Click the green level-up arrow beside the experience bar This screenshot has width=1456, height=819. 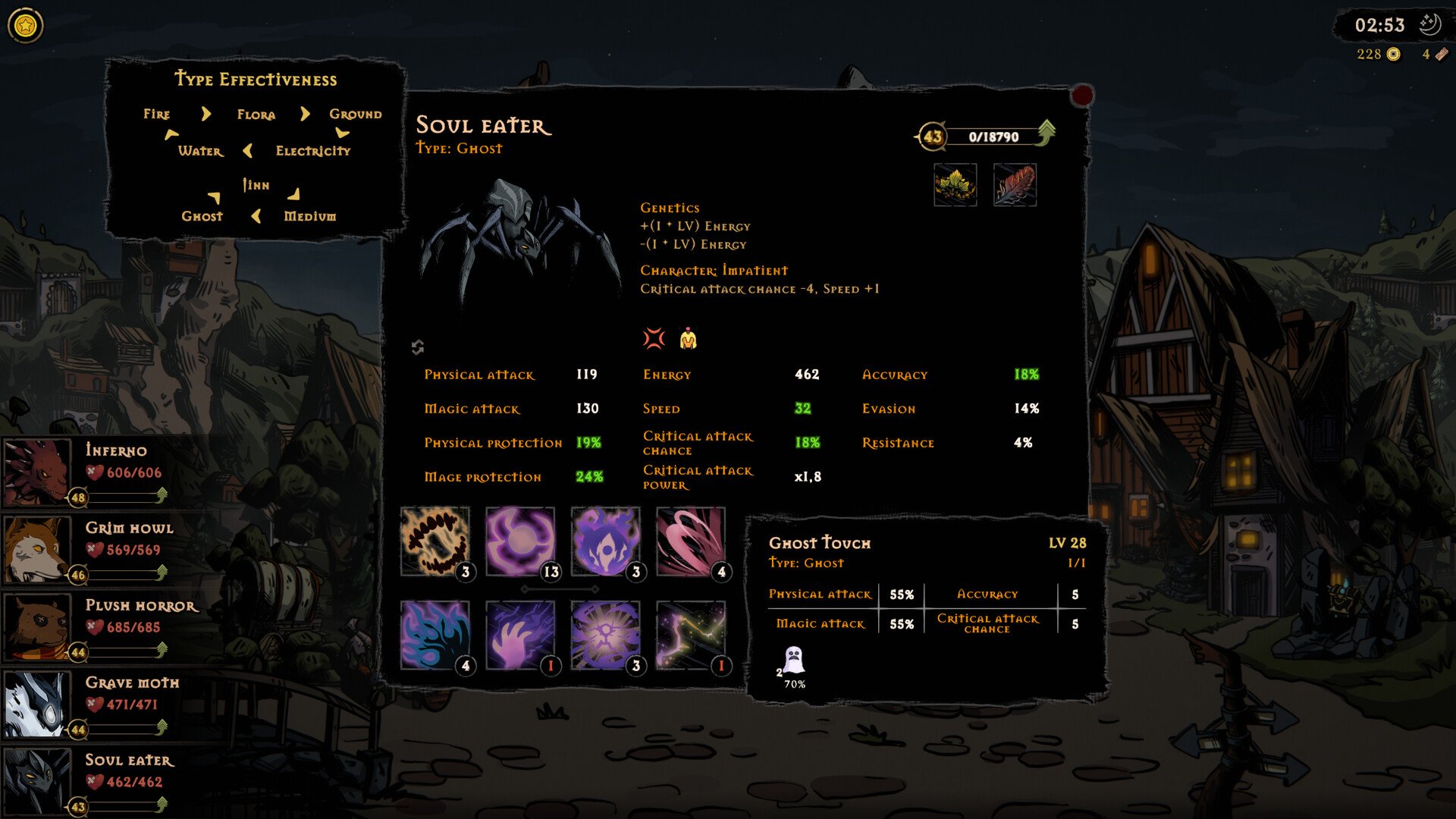click(x=1046, y=133)
